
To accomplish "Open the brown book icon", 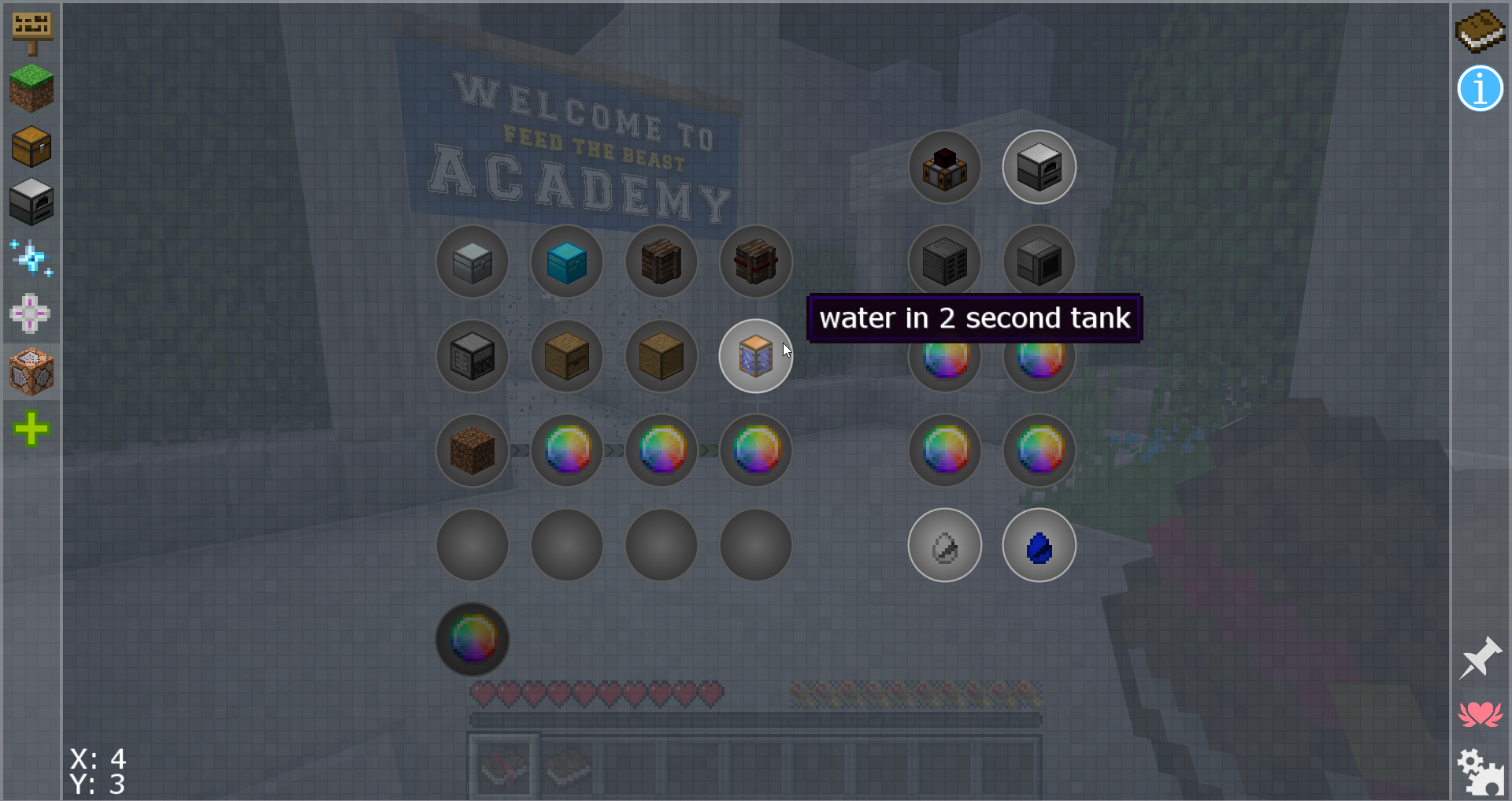I will (1480, 32).
